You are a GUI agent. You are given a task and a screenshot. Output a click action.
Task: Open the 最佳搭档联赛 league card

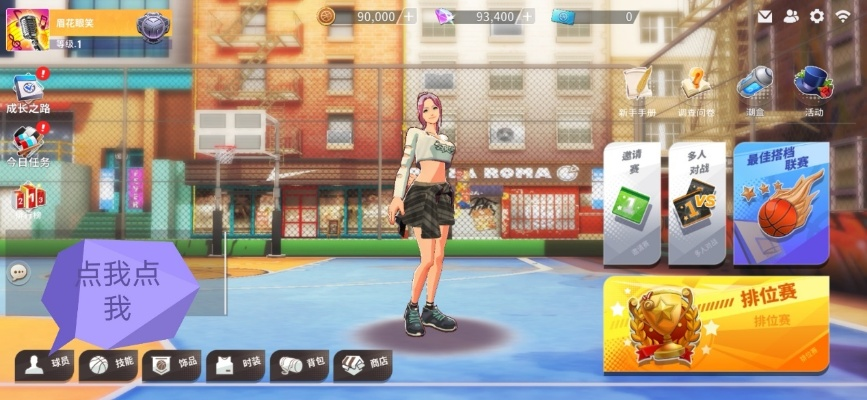(x=780, y=203)
